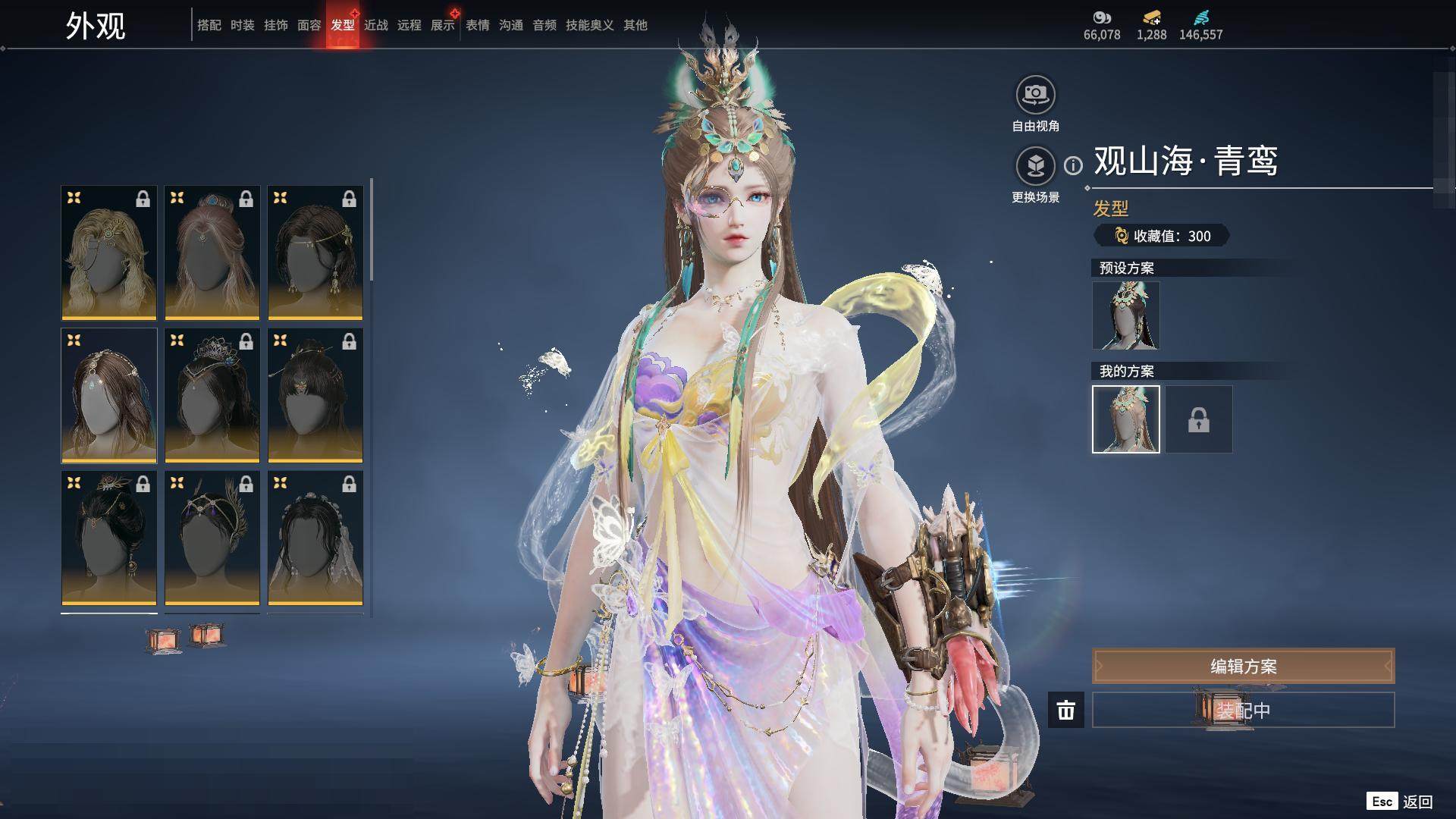1456x819 pixels.
Task: Open the 远程 ranged tab
Action: (x=409, y=25)
